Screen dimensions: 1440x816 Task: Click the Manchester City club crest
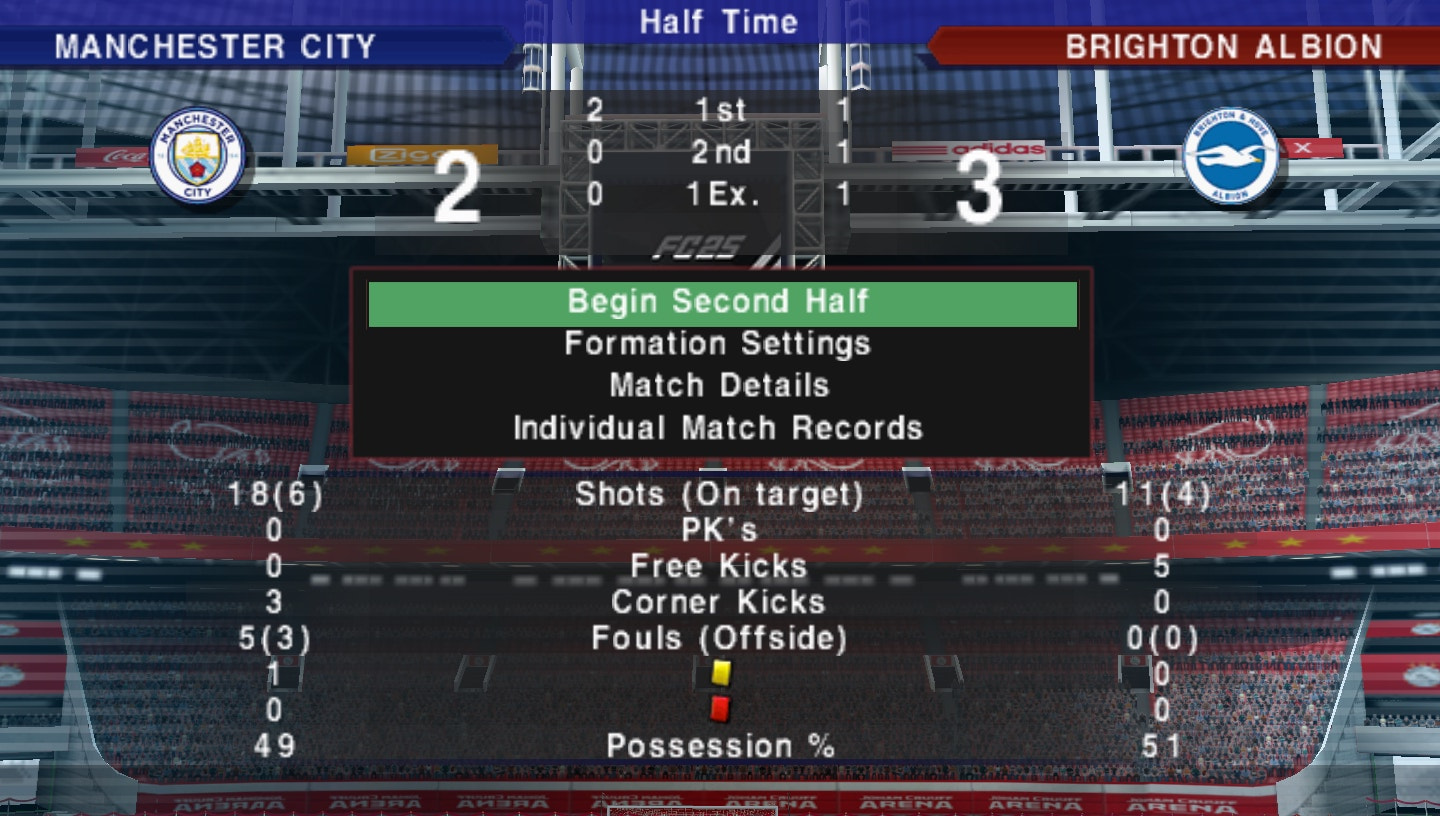click(199, 155)
